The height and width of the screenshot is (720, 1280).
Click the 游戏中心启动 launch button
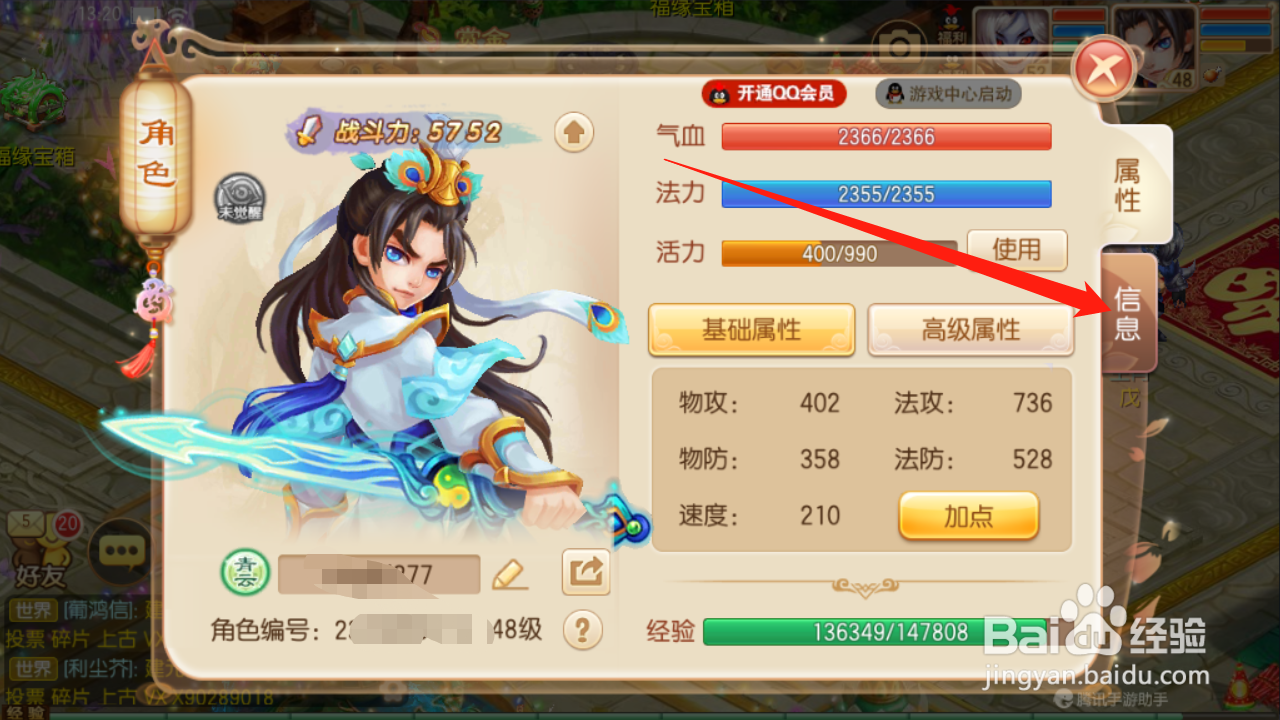[x=948, y=94]
